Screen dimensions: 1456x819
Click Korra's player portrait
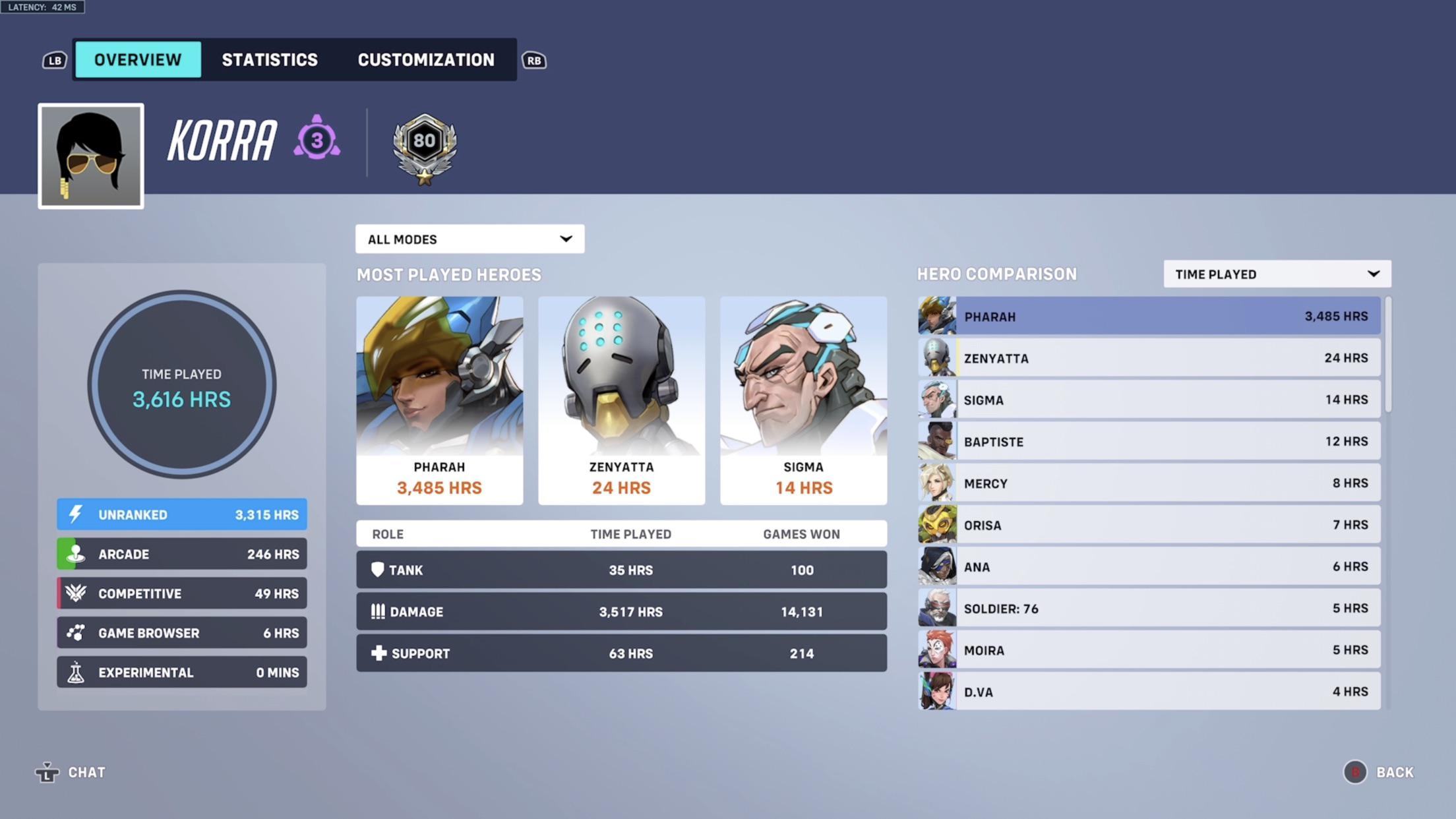click(91, 156)
